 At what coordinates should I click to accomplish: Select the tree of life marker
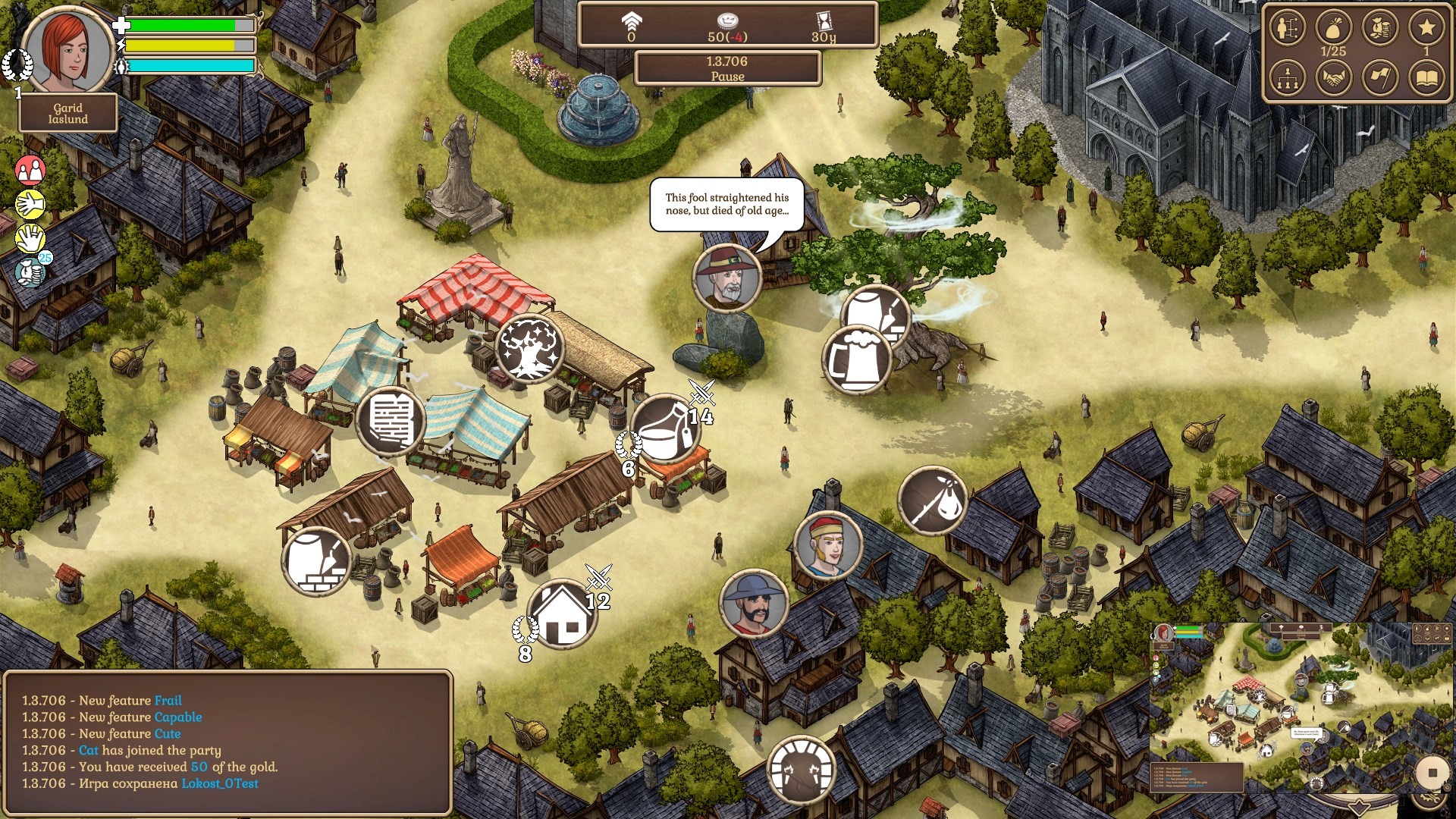(529, 348)
